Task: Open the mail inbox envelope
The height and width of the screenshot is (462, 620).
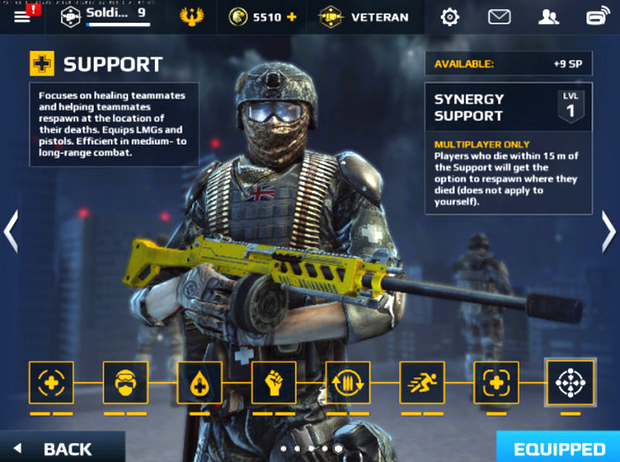Action: (x=499, y=17)
